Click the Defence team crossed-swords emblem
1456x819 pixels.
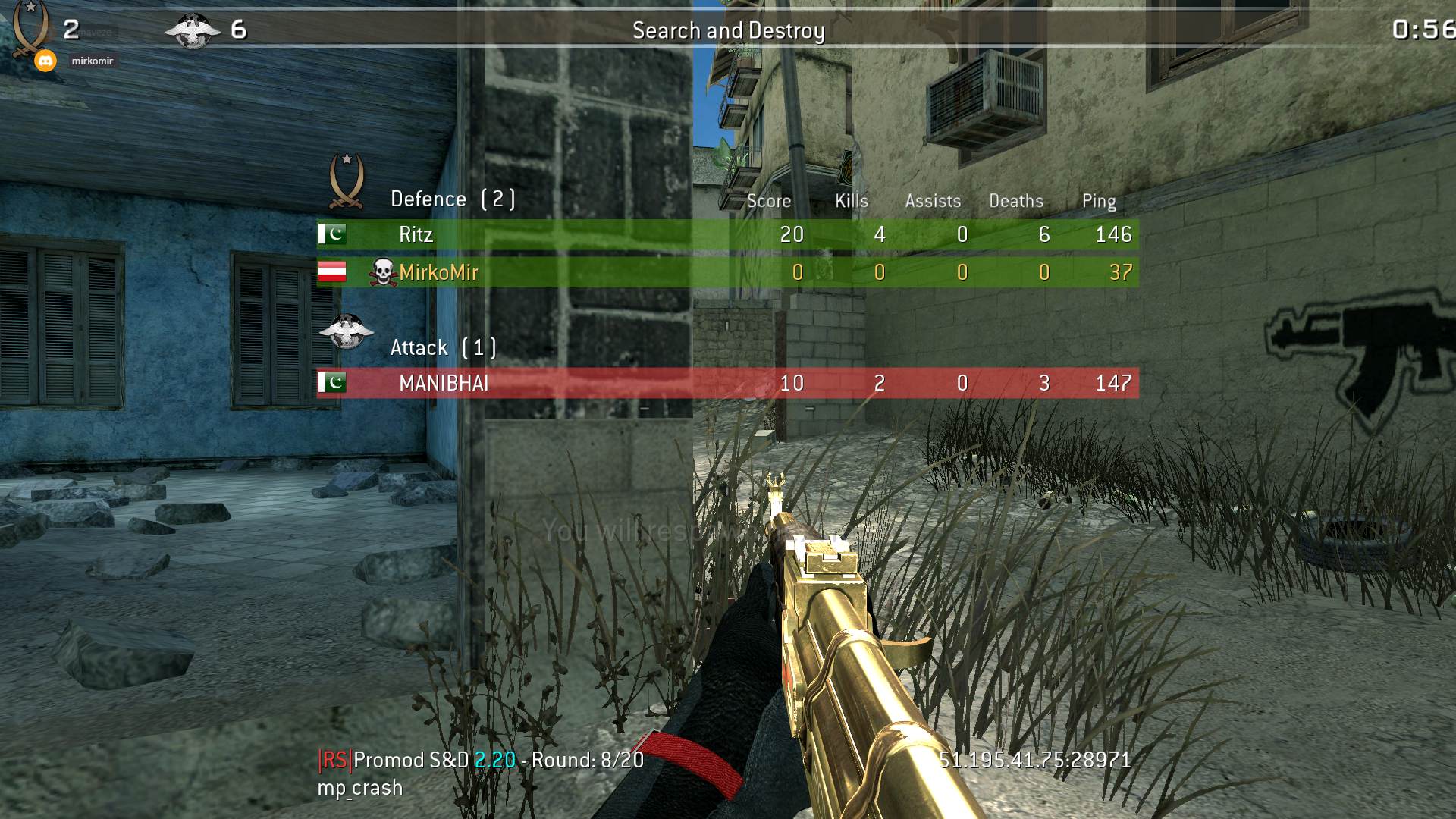[x=347, y=182]
